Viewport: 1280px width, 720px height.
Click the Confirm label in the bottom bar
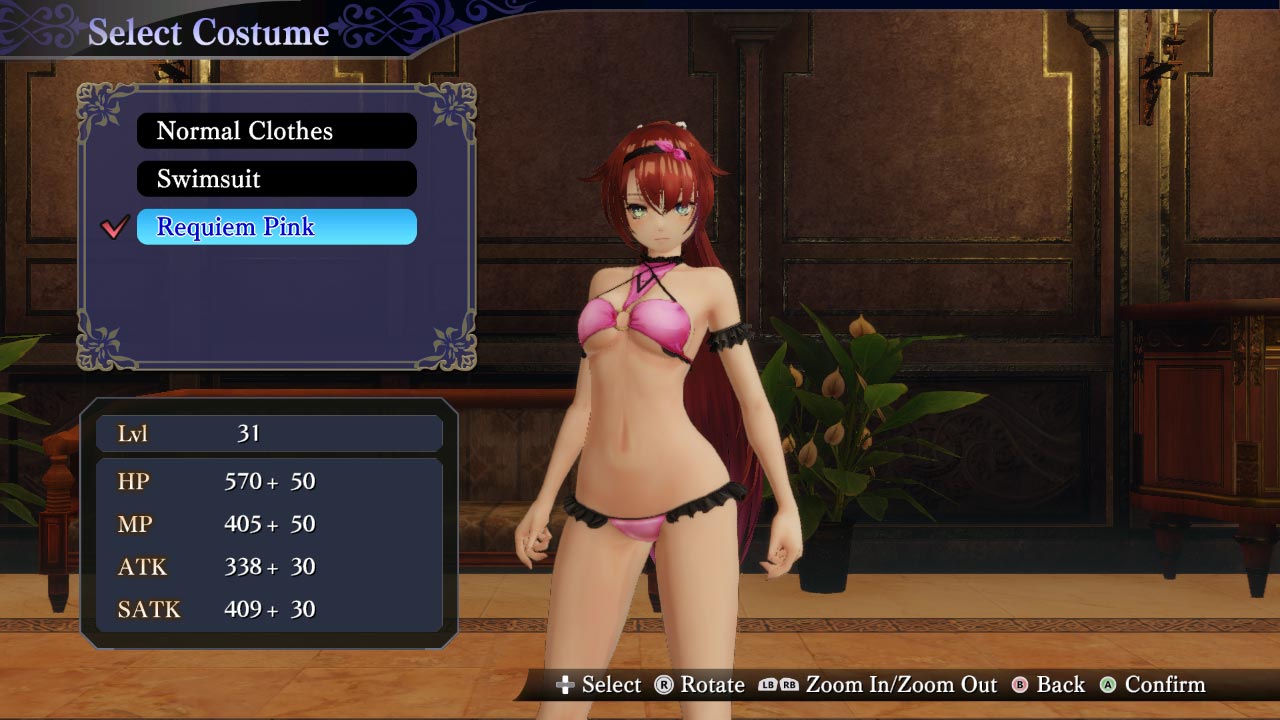click(x=1165, y=686)
